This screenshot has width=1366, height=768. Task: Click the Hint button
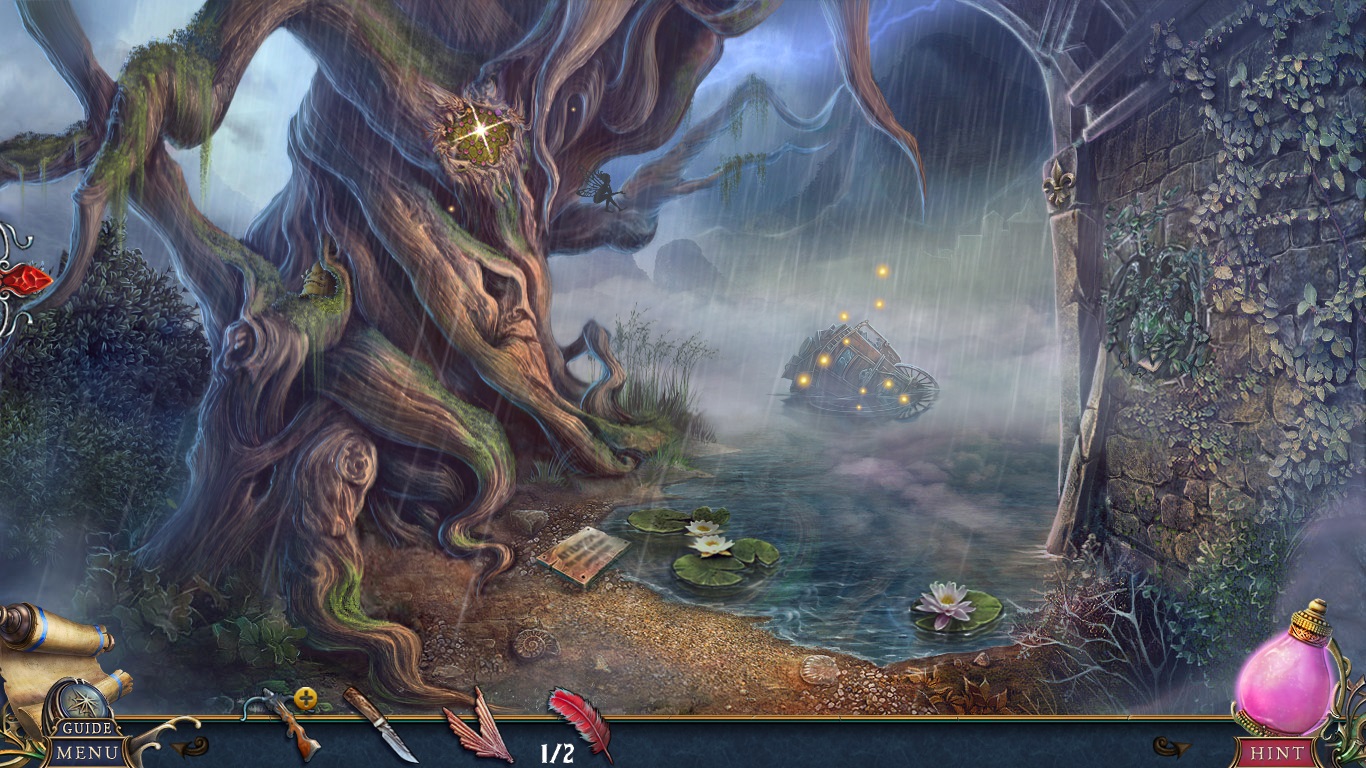click(x=1278, y=752)
